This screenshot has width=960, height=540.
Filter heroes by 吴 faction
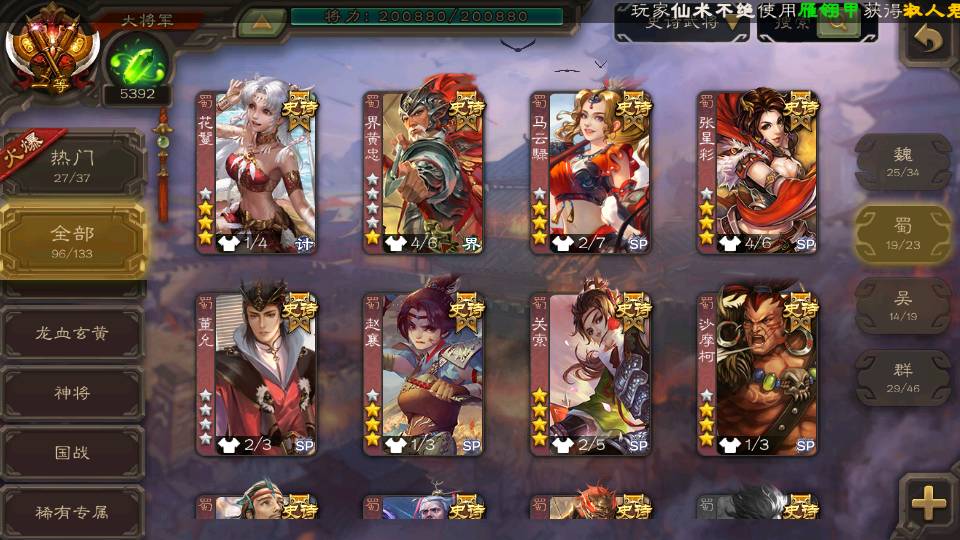click(903, 305)
